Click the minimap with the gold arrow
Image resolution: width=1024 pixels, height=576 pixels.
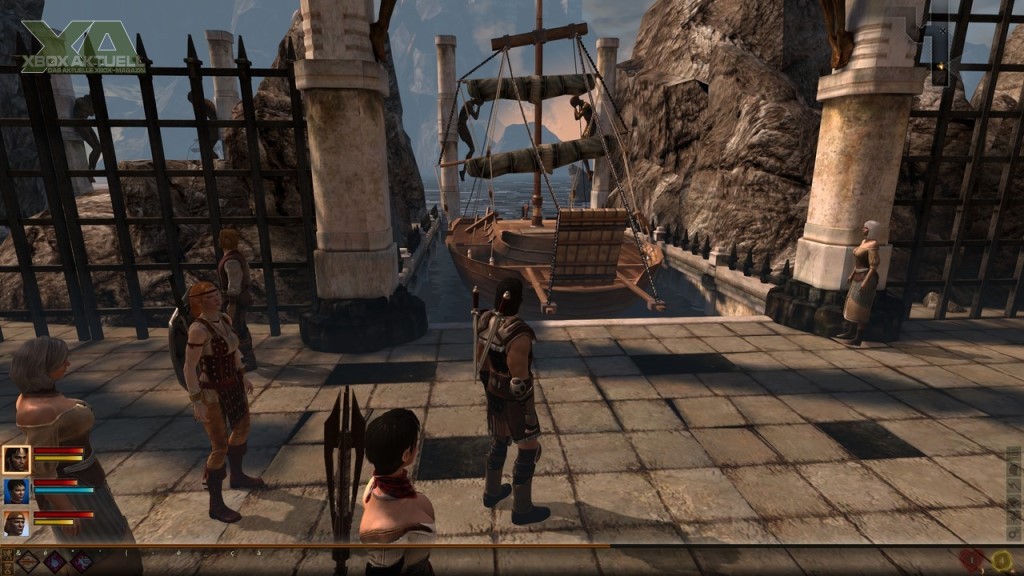[940, 55]
